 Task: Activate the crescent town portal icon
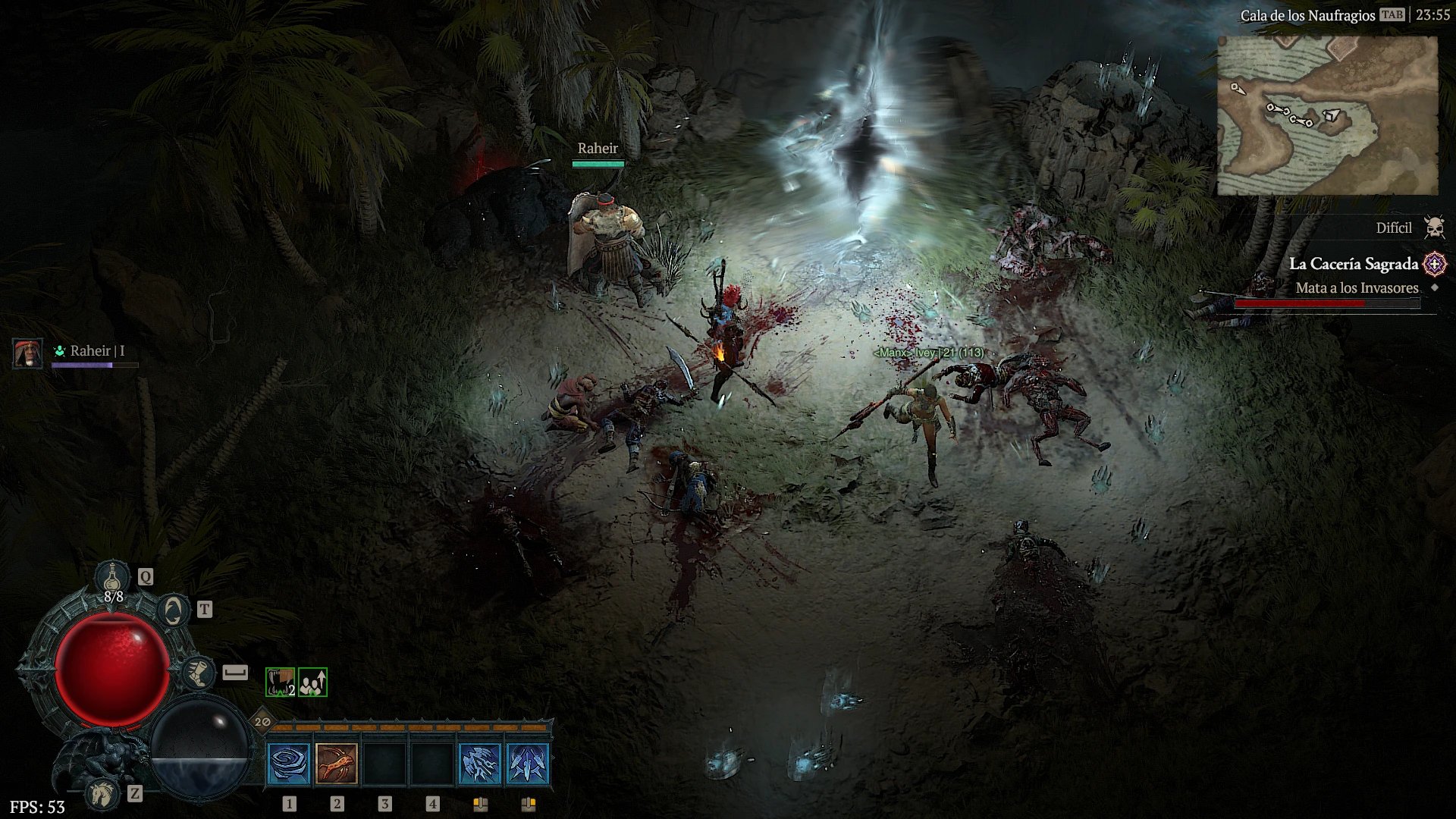click(174, 610)
